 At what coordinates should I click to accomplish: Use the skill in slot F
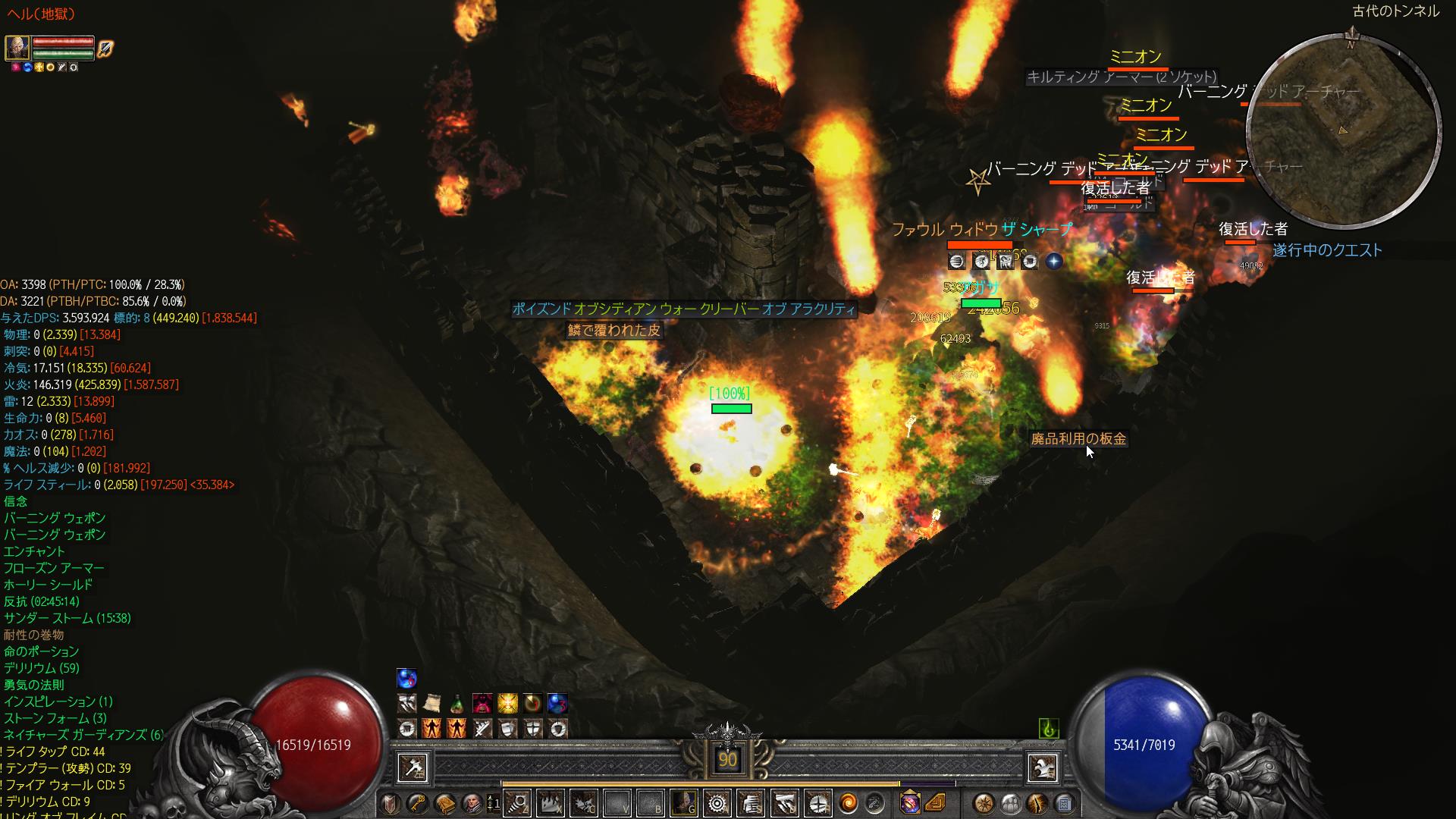818,802
